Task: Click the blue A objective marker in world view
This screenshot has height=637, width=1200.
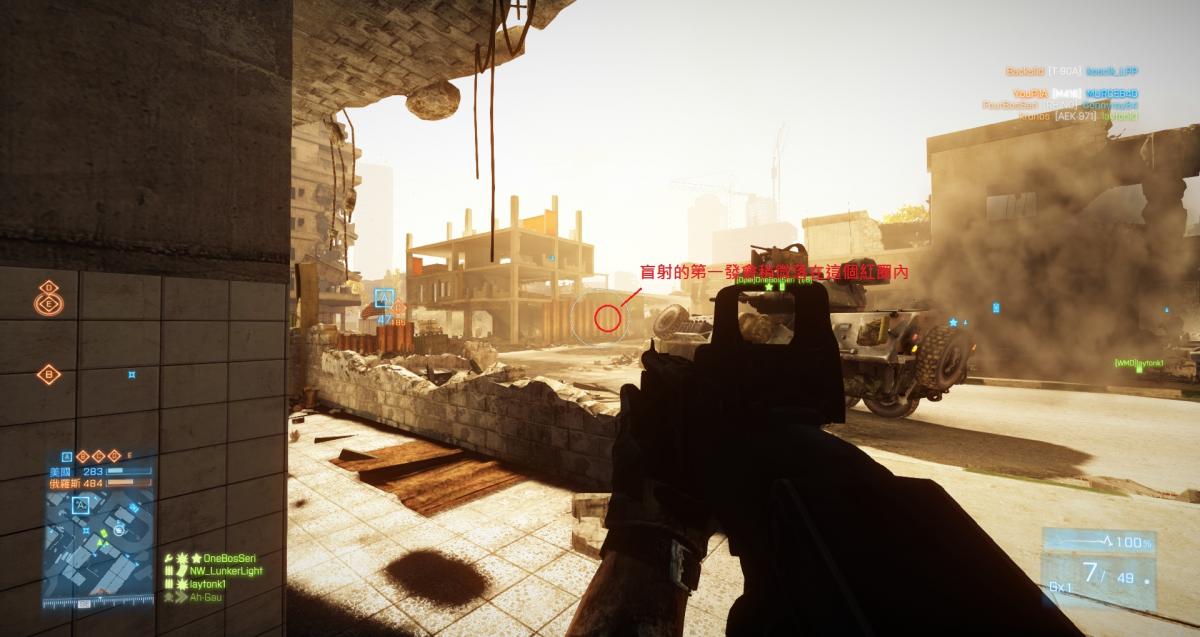Action: tap(382, 297)
